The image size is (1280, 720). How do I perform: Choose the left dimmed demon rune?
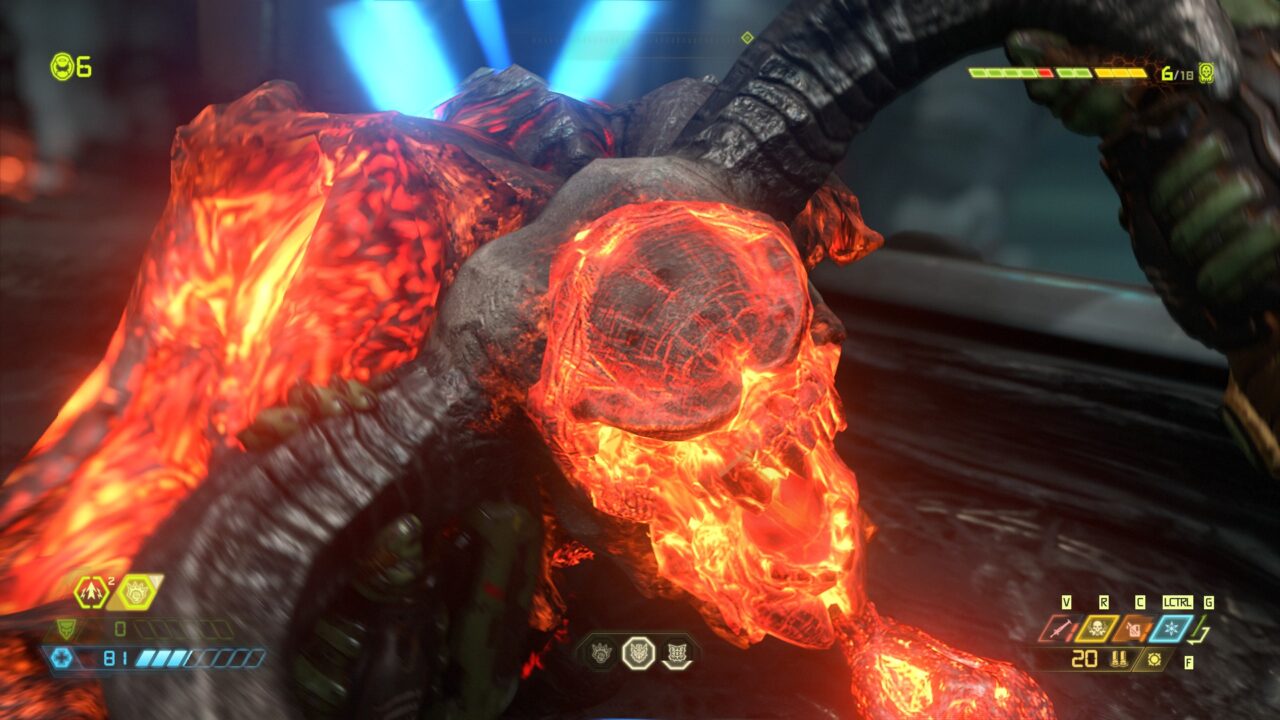(602, 653)
